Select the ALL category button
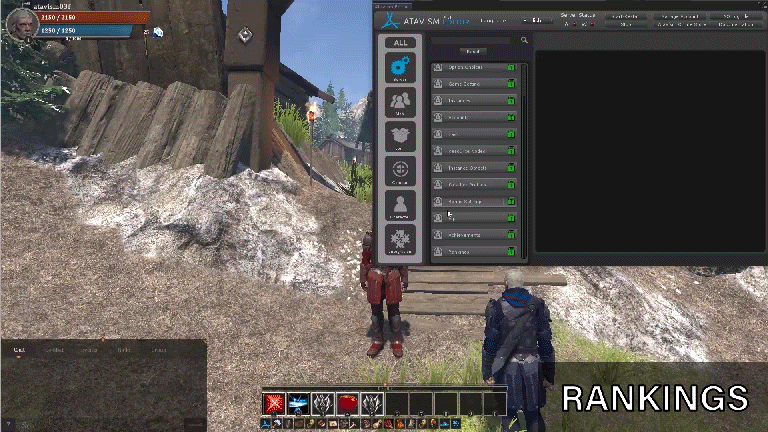Screen dimensions: 768x432 400,43
